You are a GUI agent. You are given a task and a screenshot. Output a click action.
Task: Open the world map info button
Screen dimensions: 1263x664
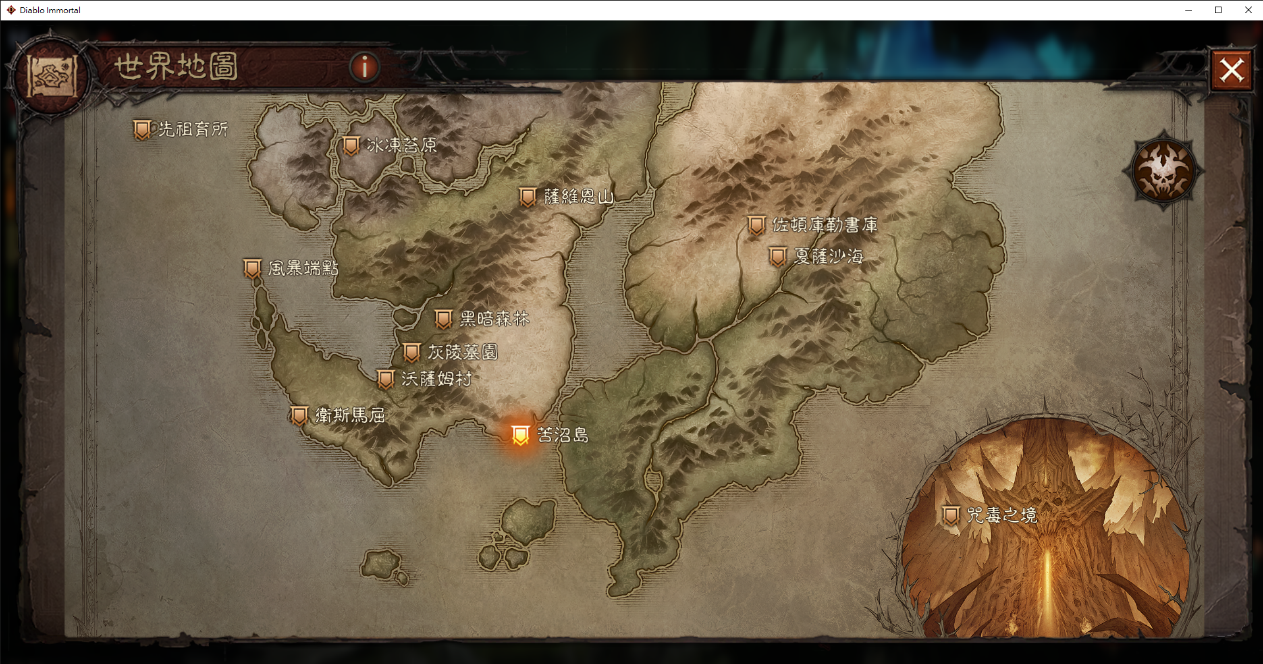(365, 68)
